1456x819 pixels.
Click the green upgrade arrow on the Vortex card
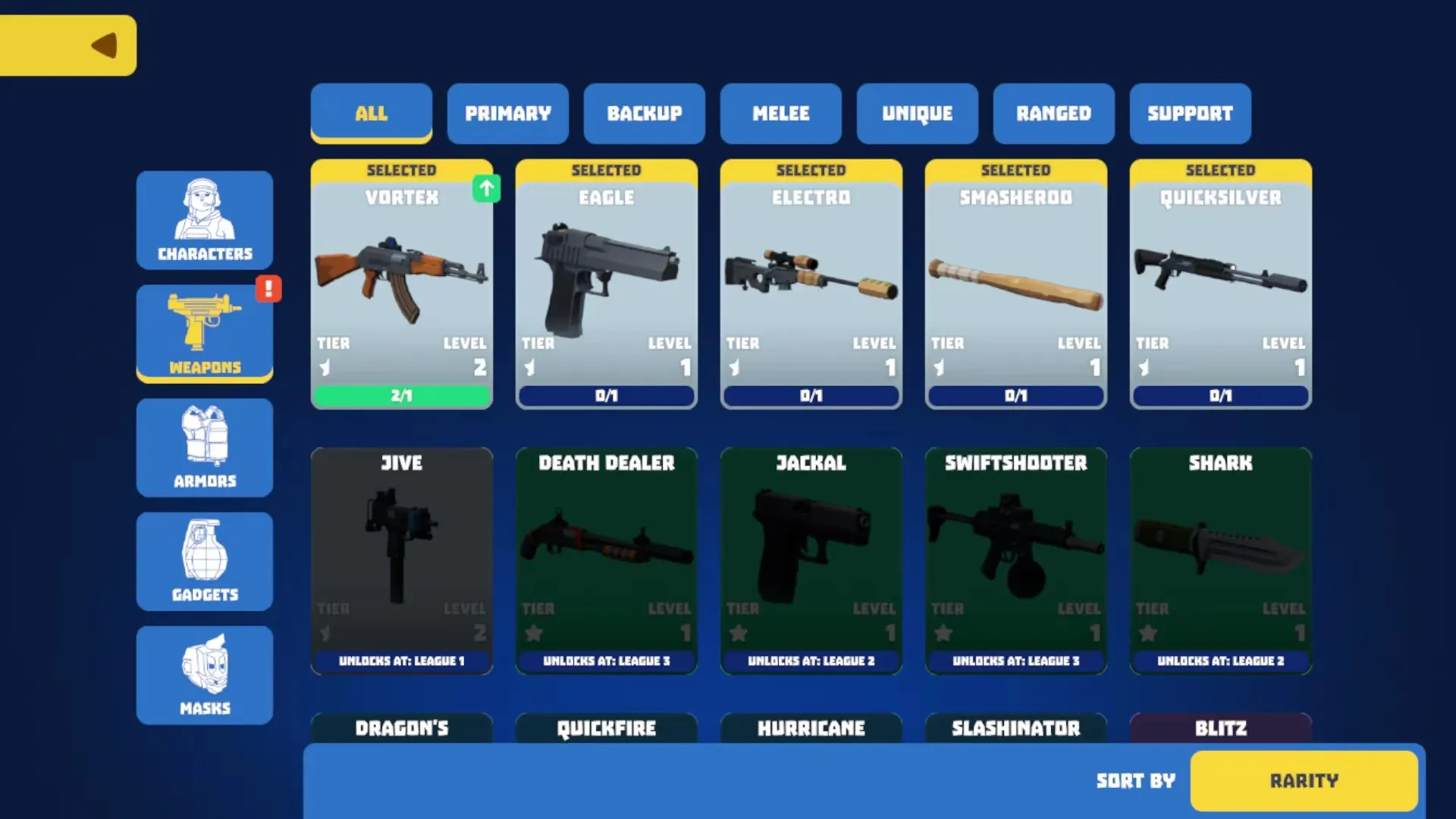pyautogui.click(x=486, y=189)
